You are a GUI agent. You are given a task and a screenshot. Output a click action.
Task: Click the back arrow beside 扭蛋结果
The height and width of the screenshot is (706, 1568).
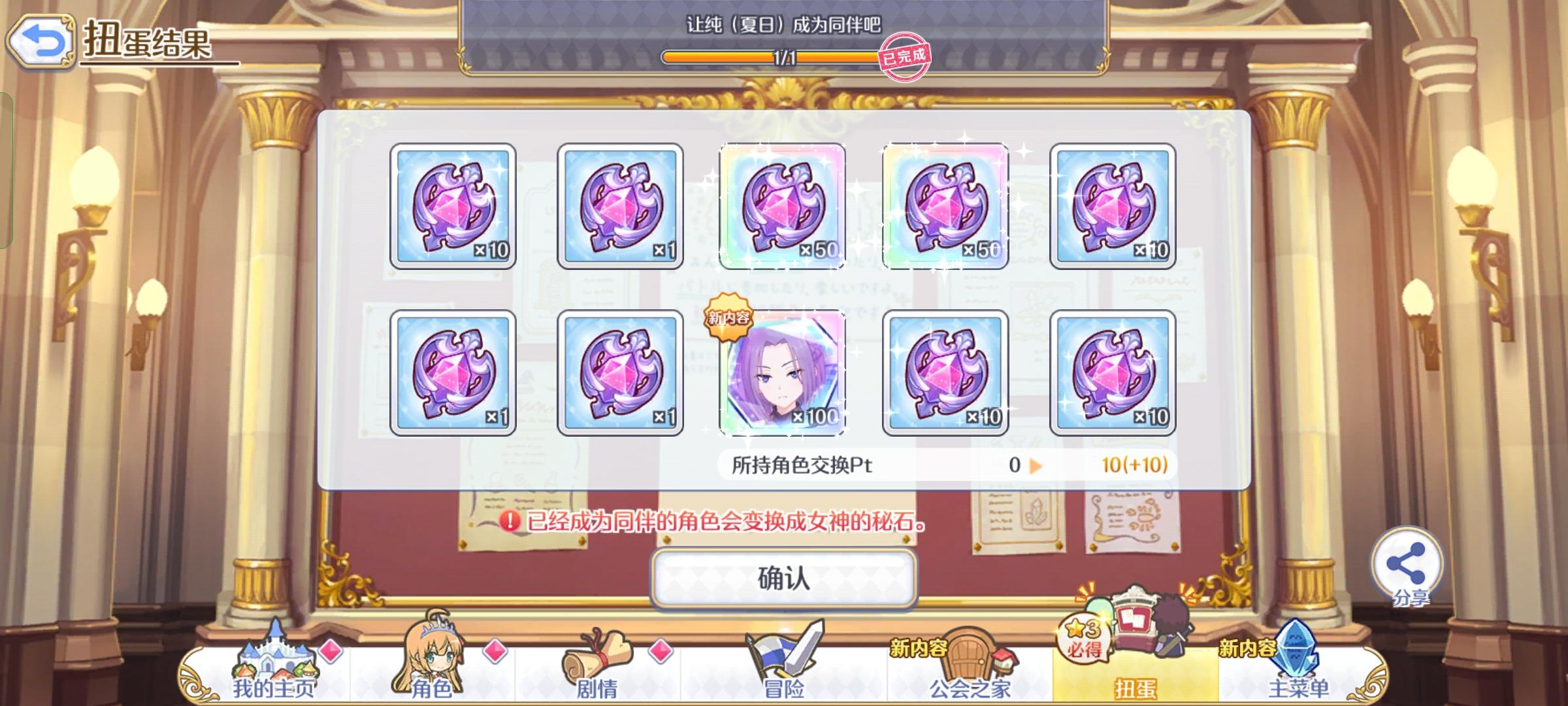(42, 41)
